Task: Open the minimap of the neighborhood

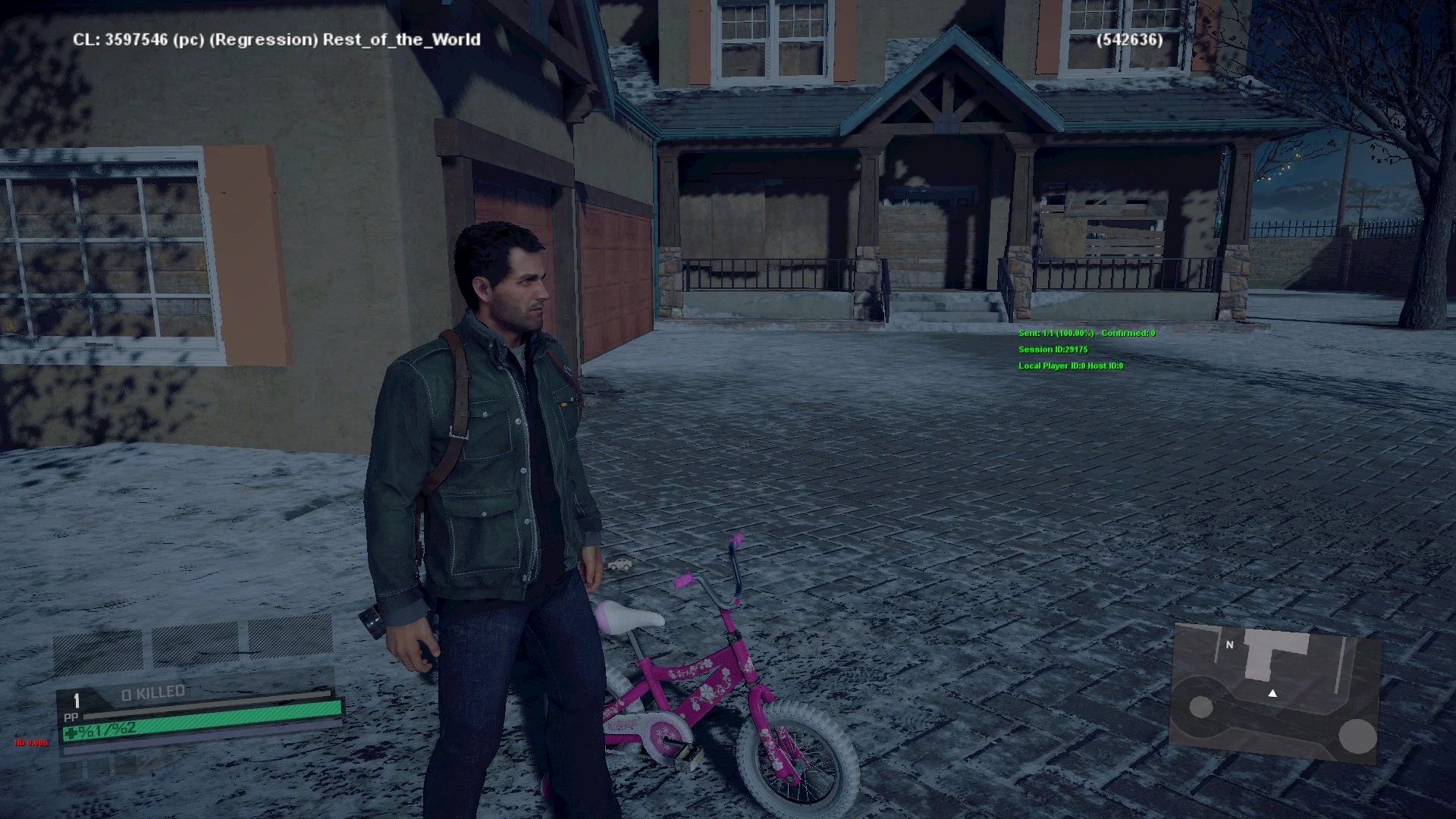Action: click(x=1274, y=690)
